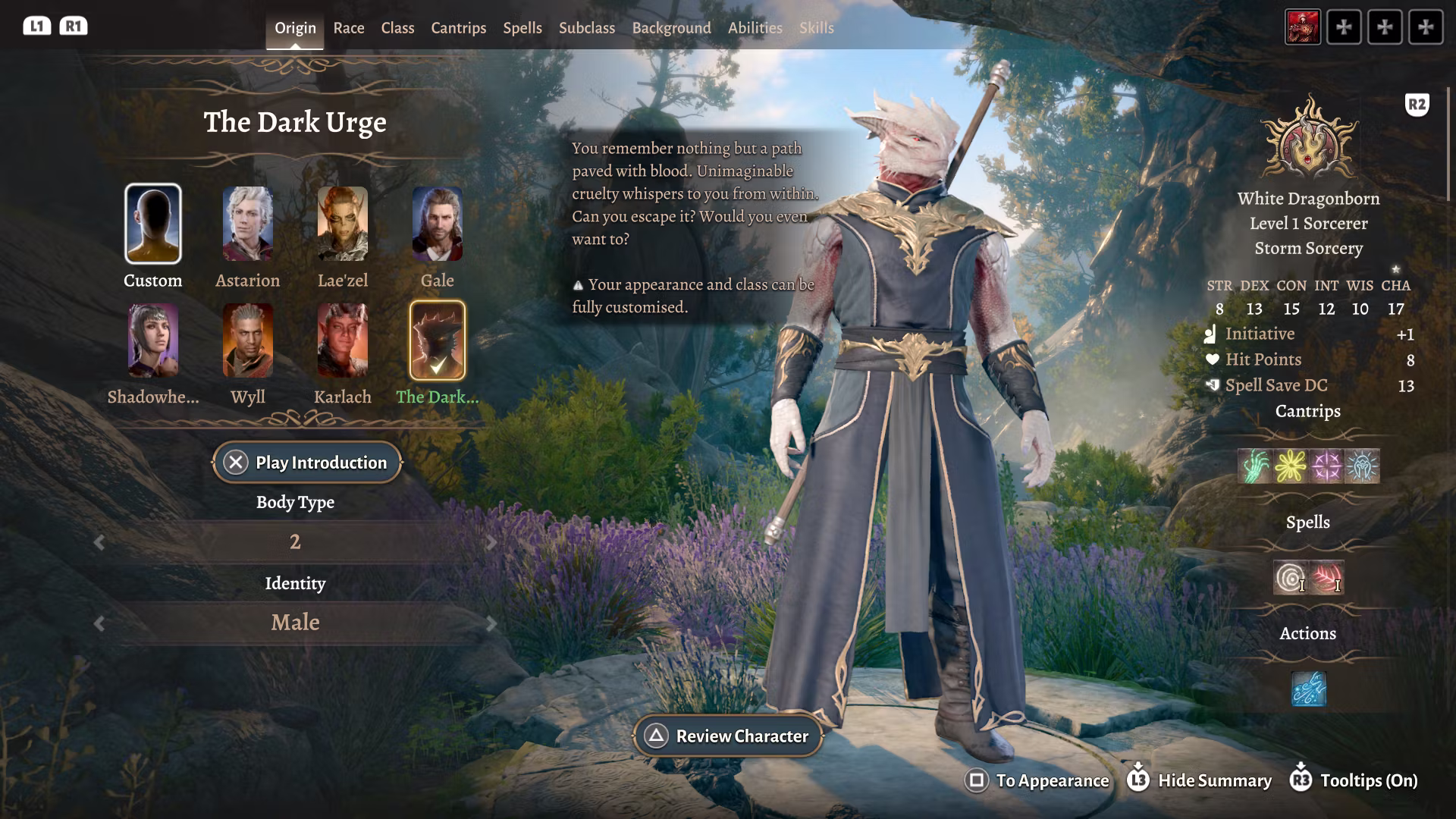Select the Shadowheart origin portrait

[153, 340]
